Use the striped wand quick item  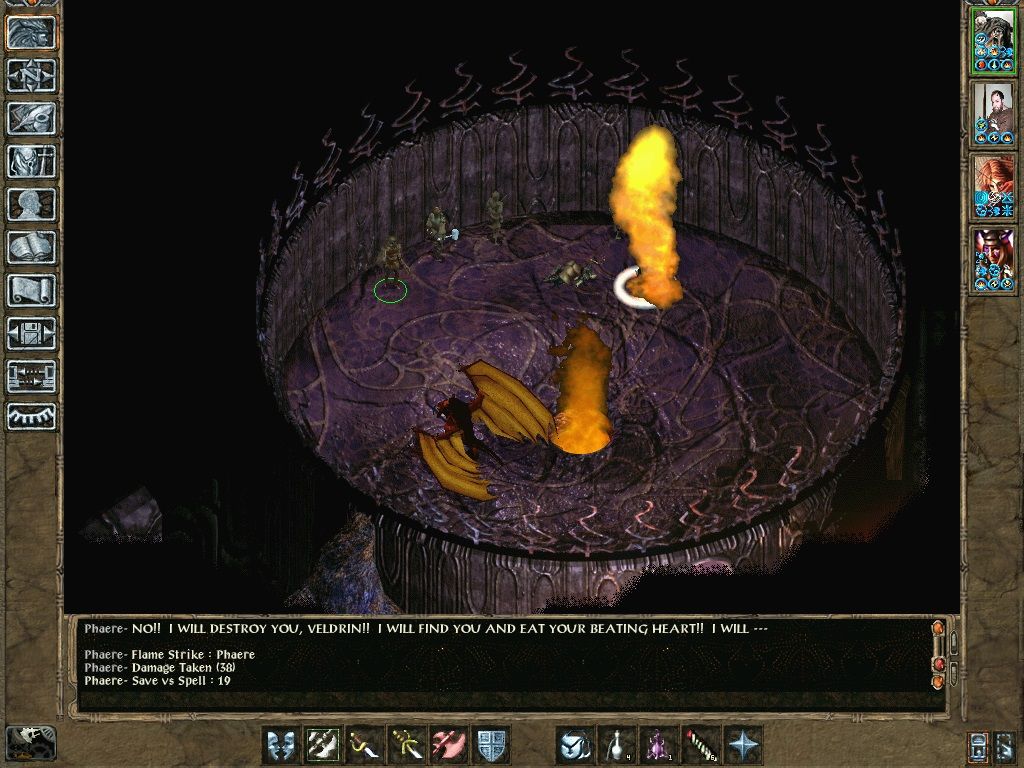pos(701,745)
